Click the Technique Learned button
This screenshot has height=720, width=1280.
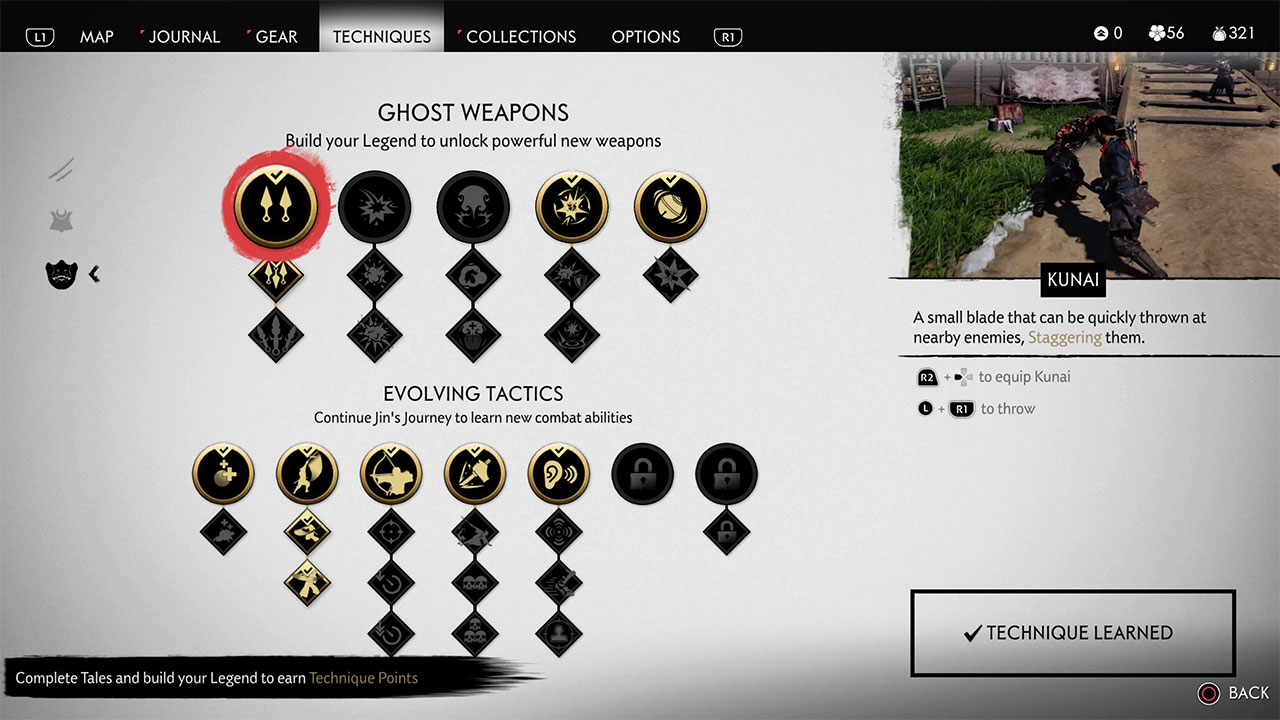[1072, 633]
